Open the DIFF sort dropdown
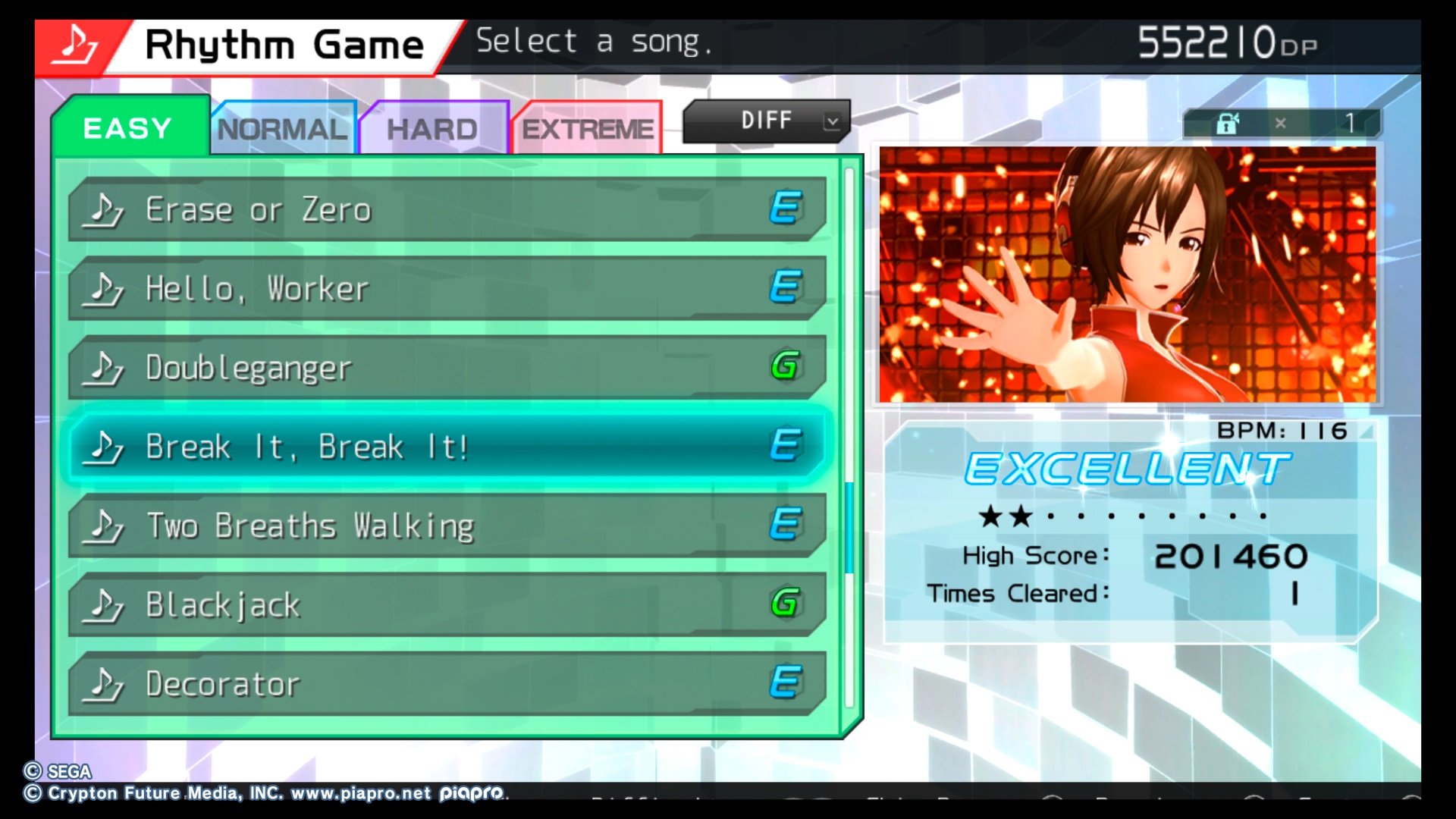 766,121
